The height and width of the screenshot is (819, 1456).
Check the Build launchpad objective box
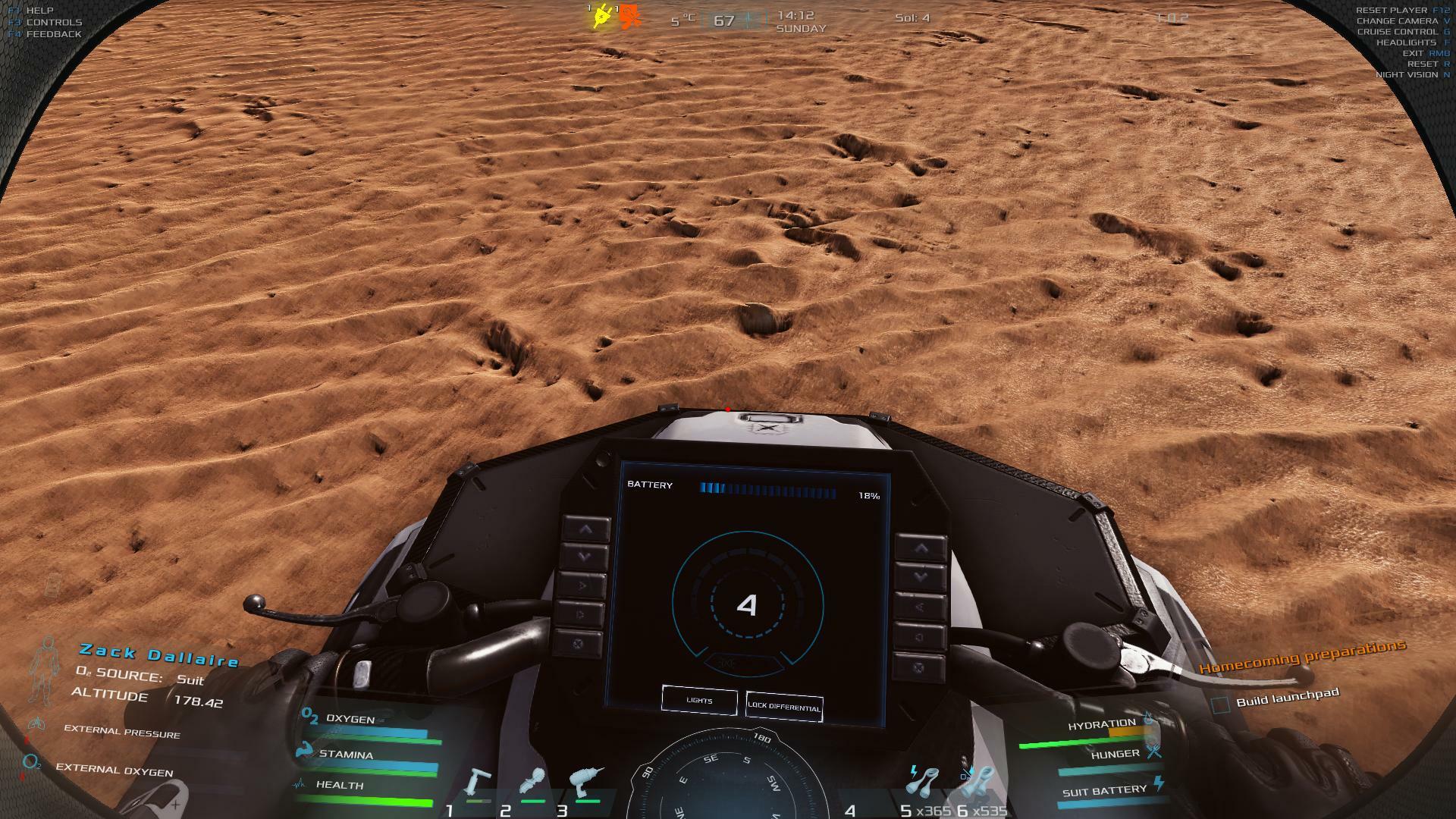[x=1220, y=704]
